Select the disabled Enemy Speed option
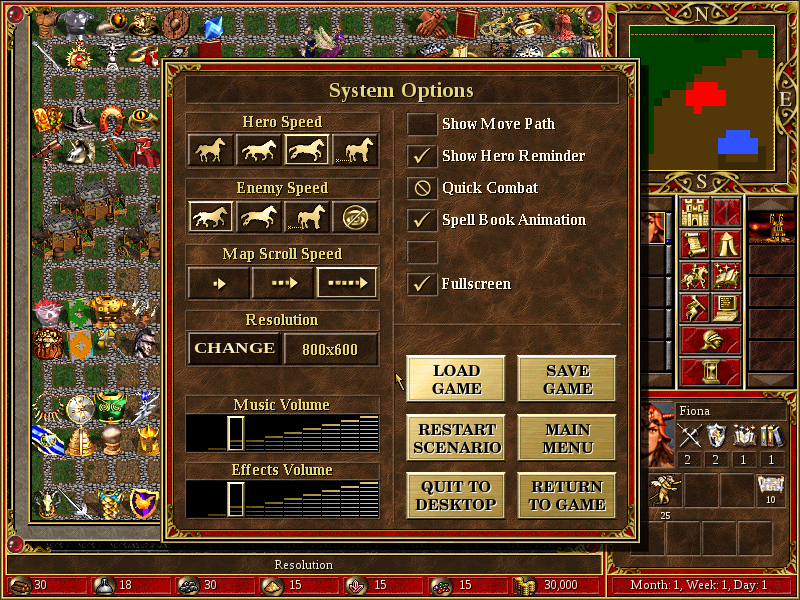The width and height of the screenshot is (800, 600). click(355, 216)
